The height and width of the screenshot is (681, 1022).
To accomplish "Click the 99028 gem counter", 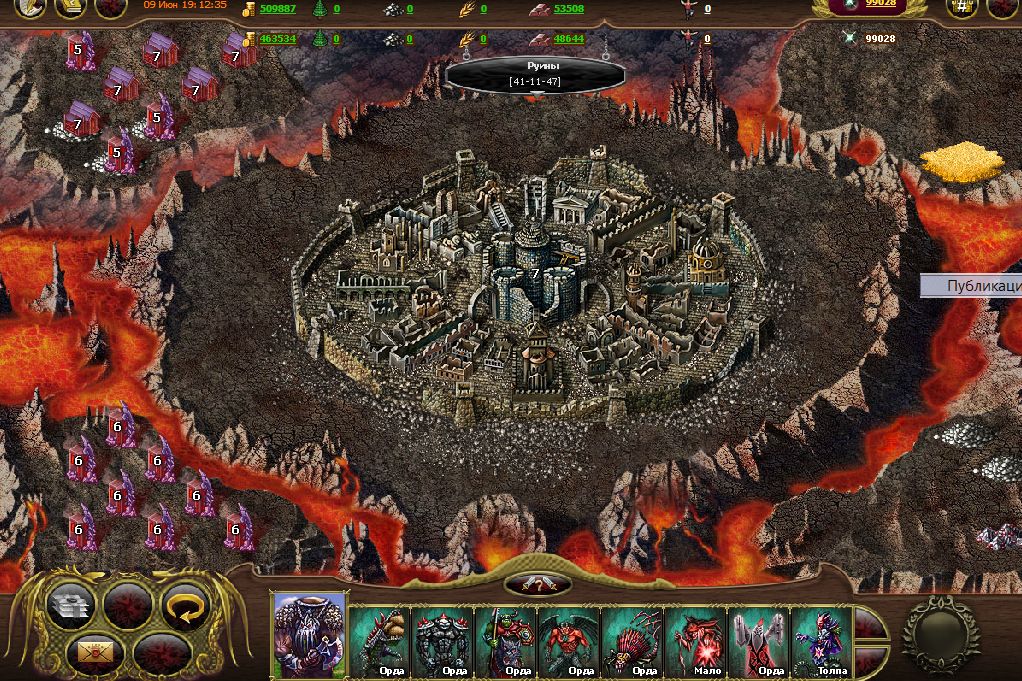I will (880, 5).
